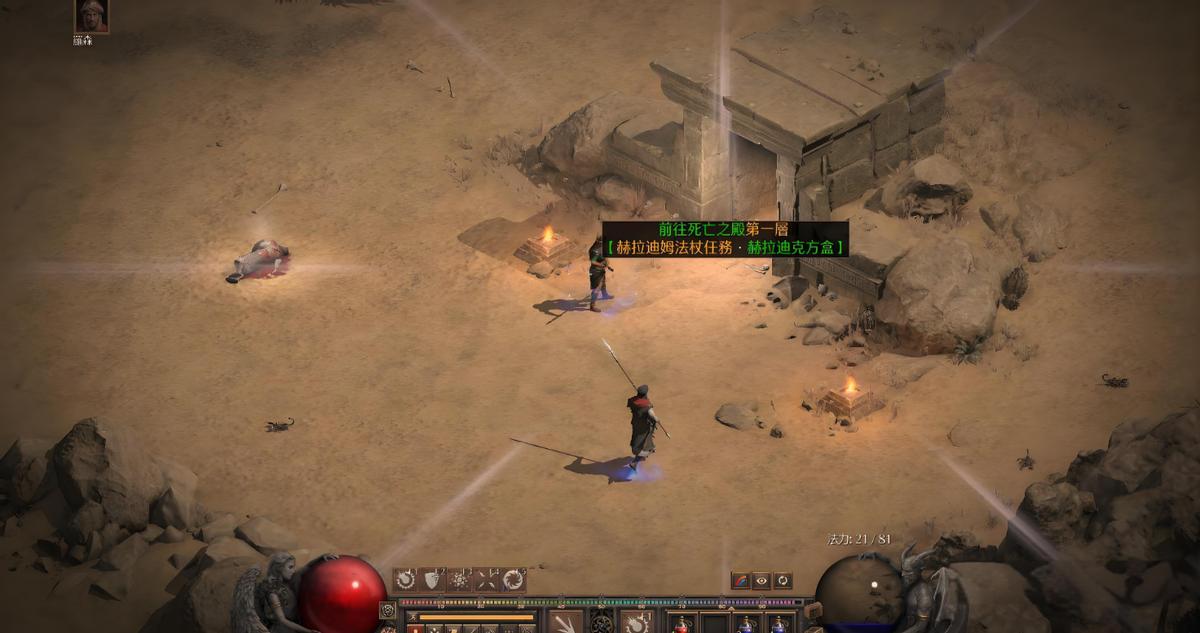This screenshot has width=1200, height=633.
Task: Toggle the eye visibility button
Action: click(x=761, y=580)
